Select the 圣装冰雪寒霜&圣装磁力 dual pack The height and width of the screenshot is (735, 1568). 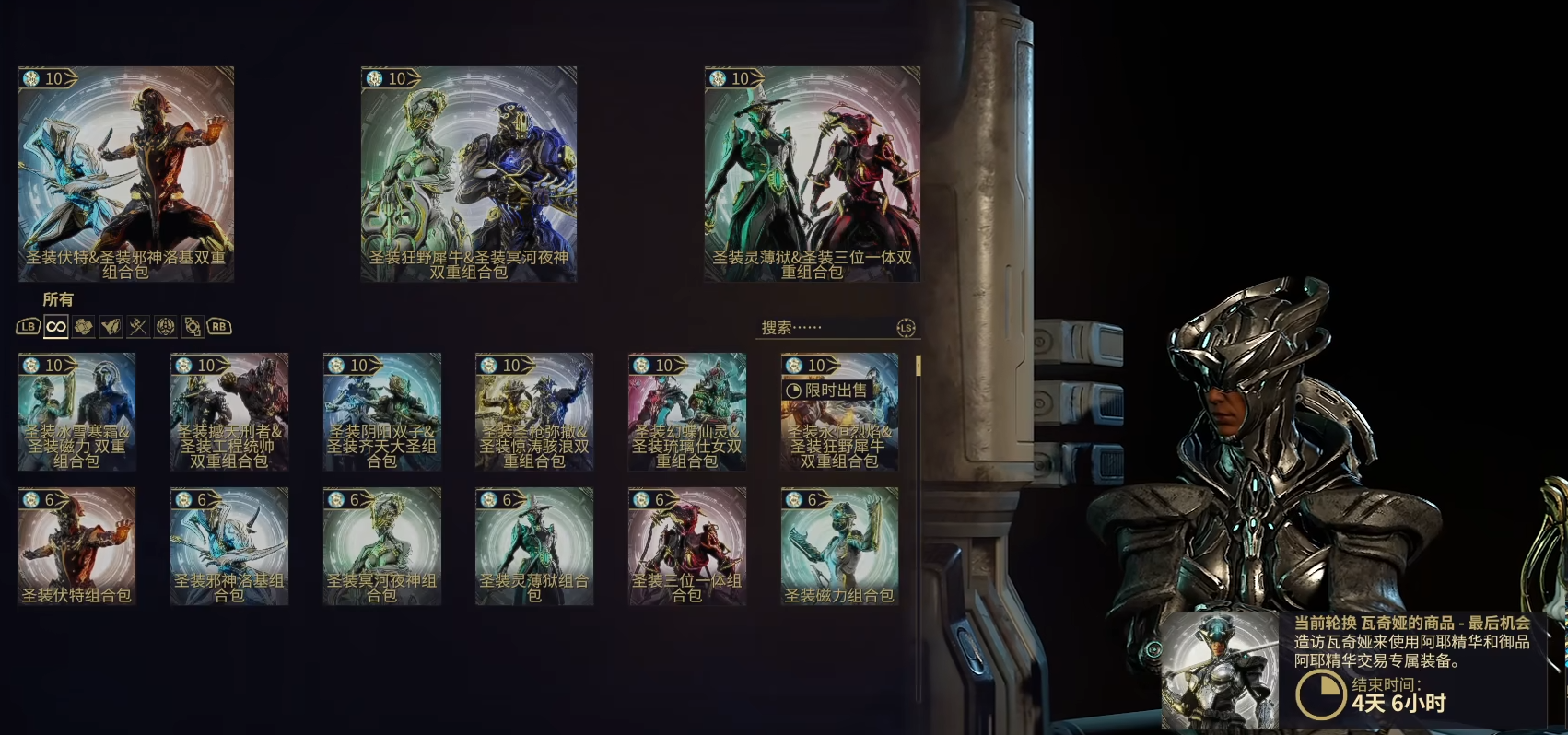(76, 412)
